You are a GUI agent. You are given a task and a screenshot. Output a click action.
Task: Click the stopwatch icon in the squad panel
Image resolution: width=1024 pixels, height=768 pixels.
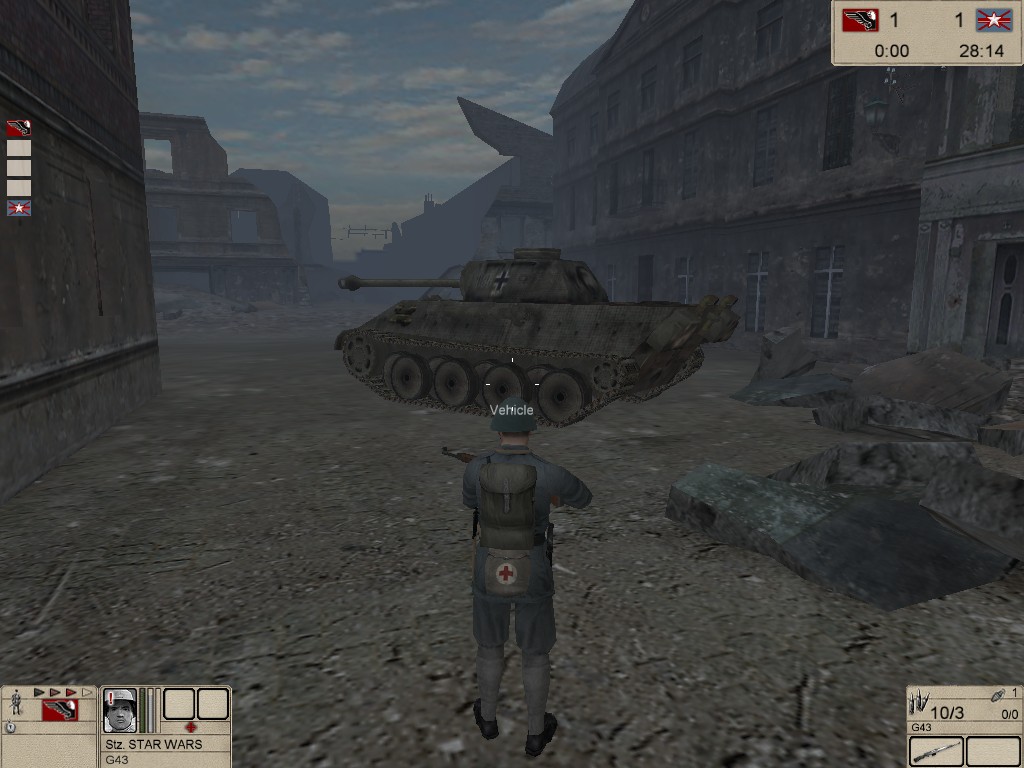10,728
